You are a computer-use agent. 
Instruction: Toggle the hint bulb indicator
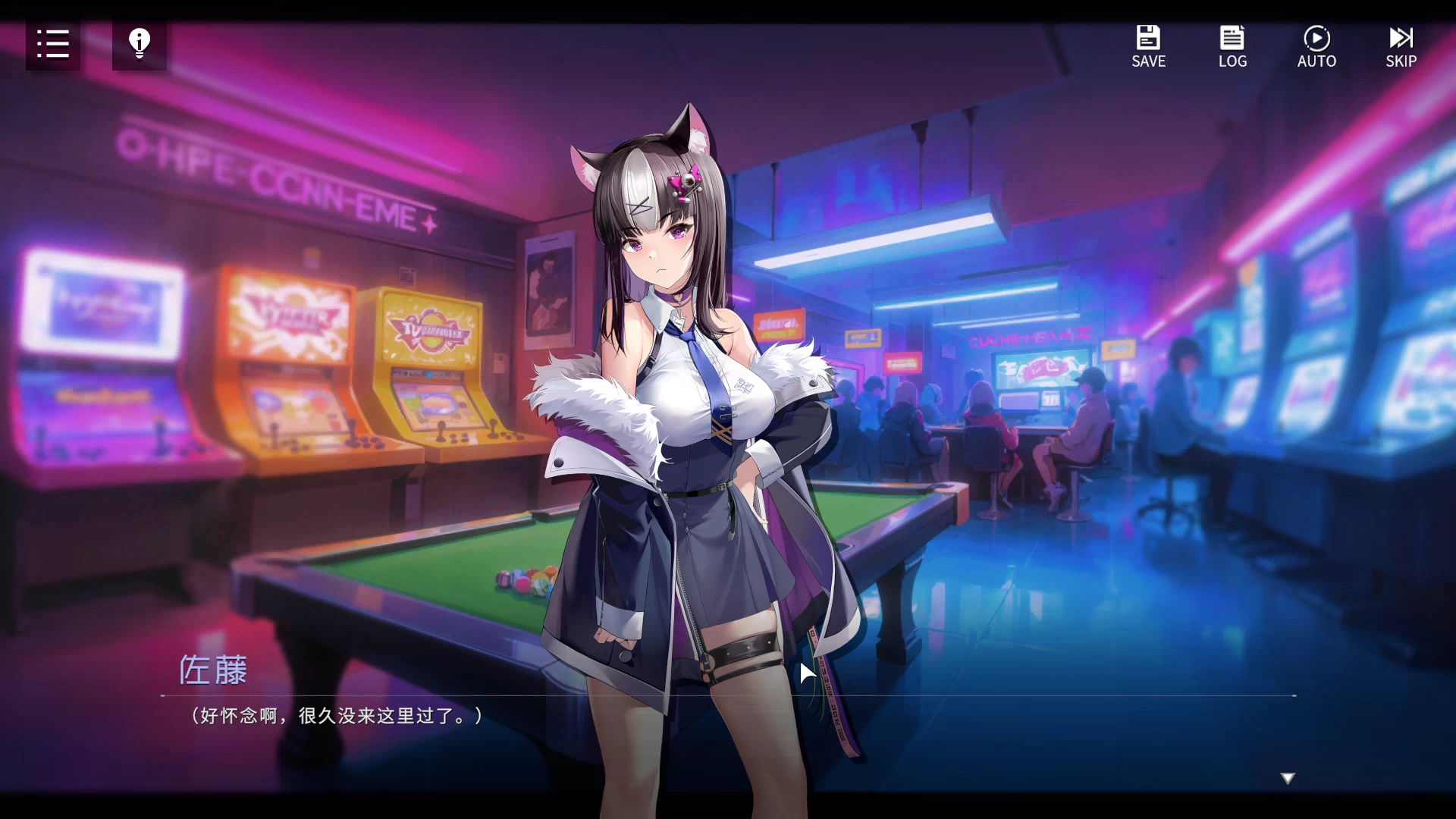(x=139, y=43)
